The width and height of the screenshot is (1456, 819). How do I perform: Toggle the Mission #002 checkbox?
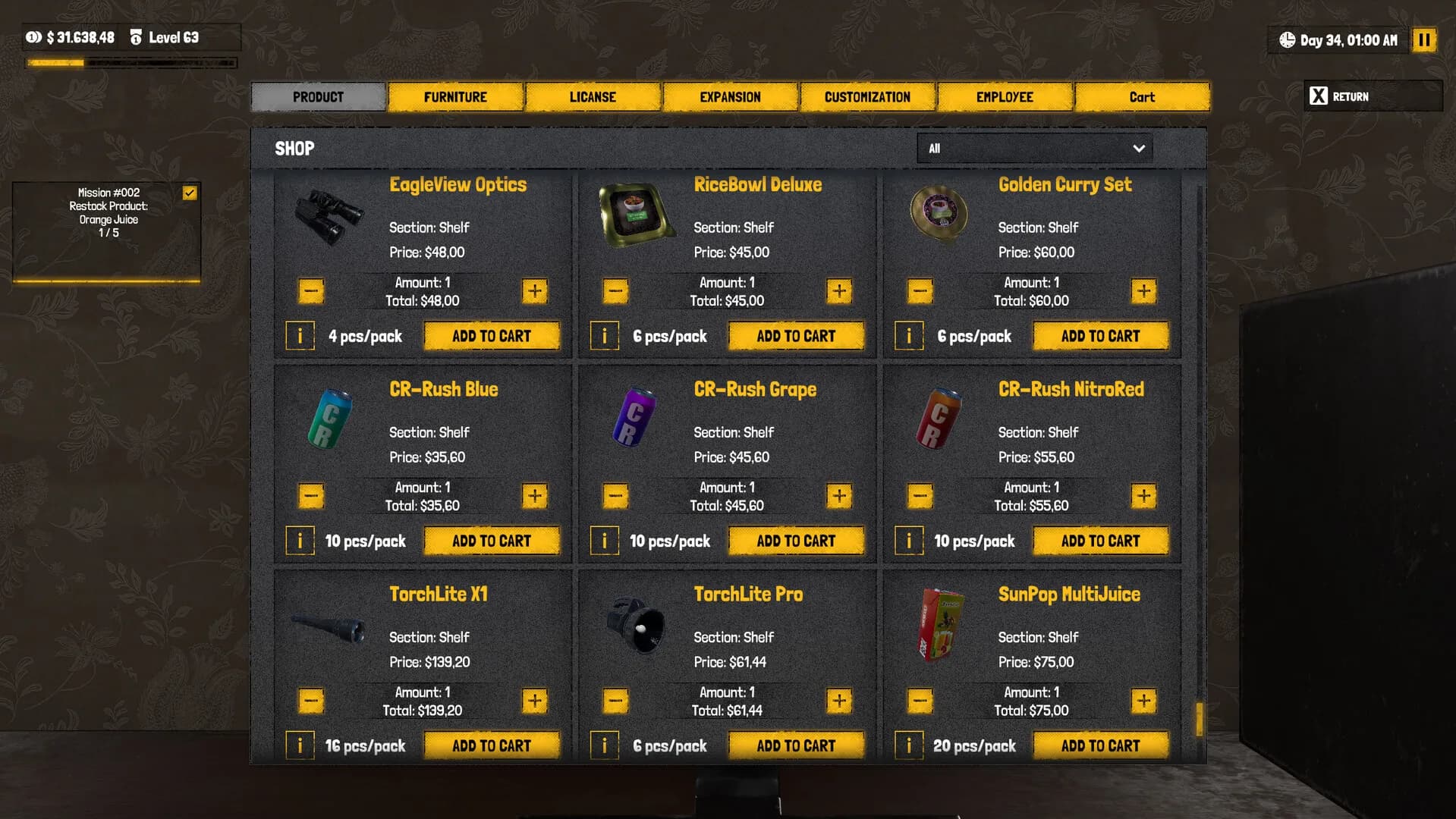point(191,193)
